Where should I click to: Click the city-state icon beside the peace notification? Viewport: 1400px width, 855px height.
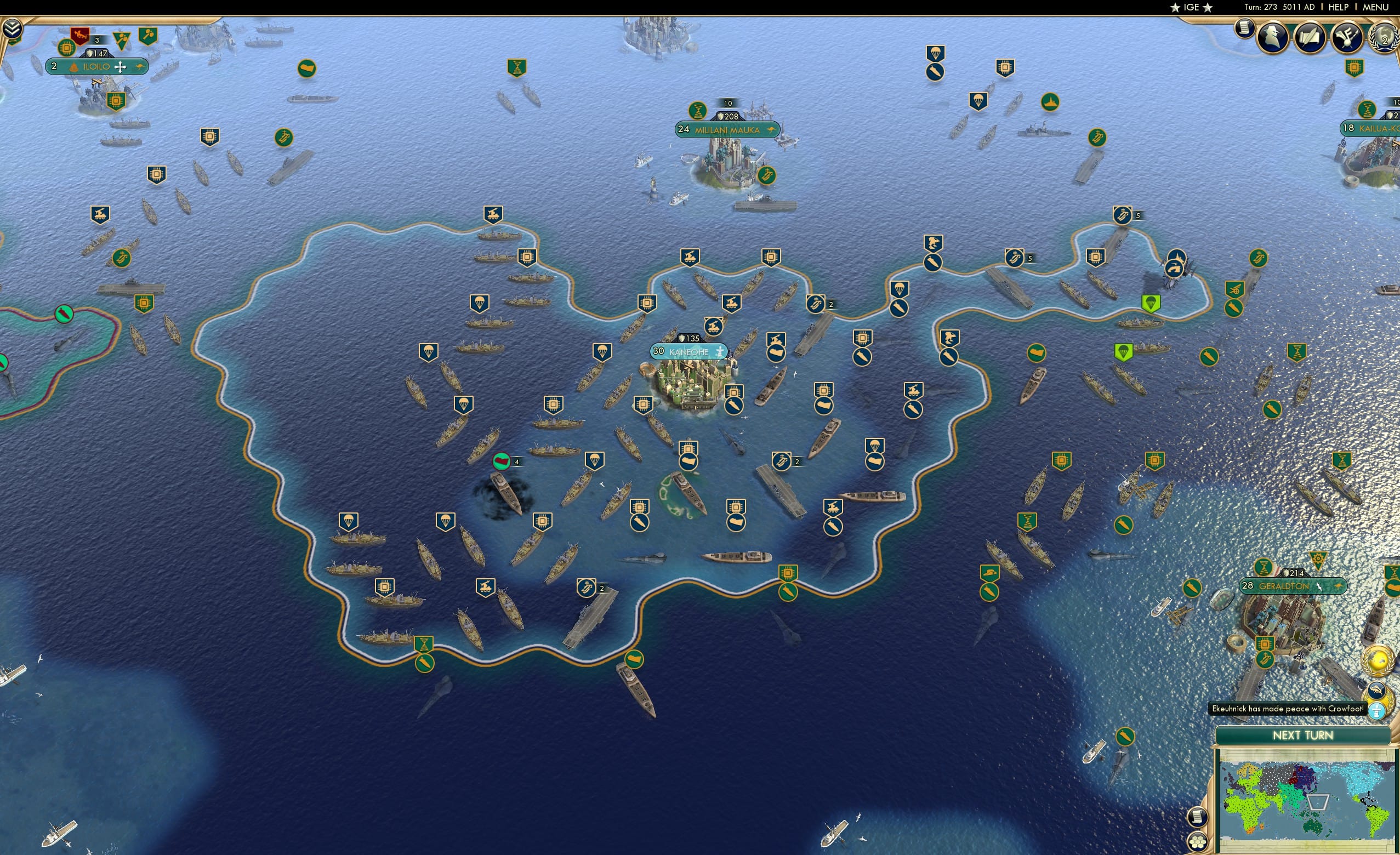pos(1377,710)
